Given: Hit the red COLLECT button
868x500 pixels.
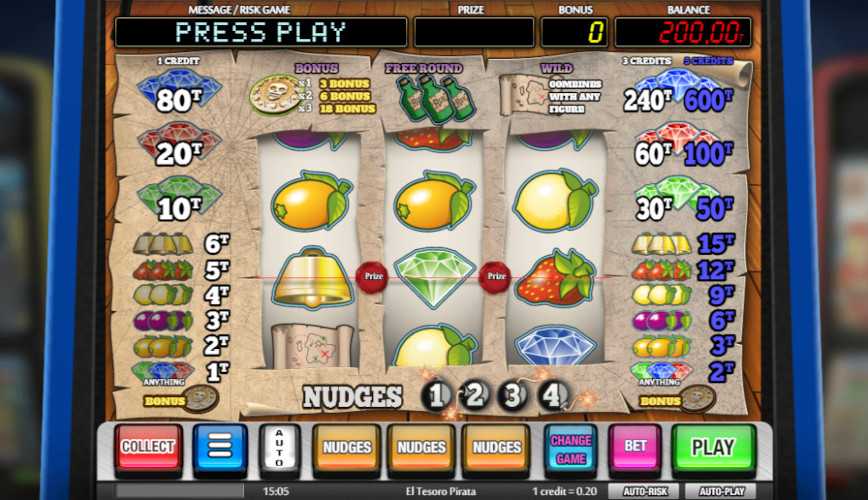Looking at the screenshot, I should (x=149, y=447).
